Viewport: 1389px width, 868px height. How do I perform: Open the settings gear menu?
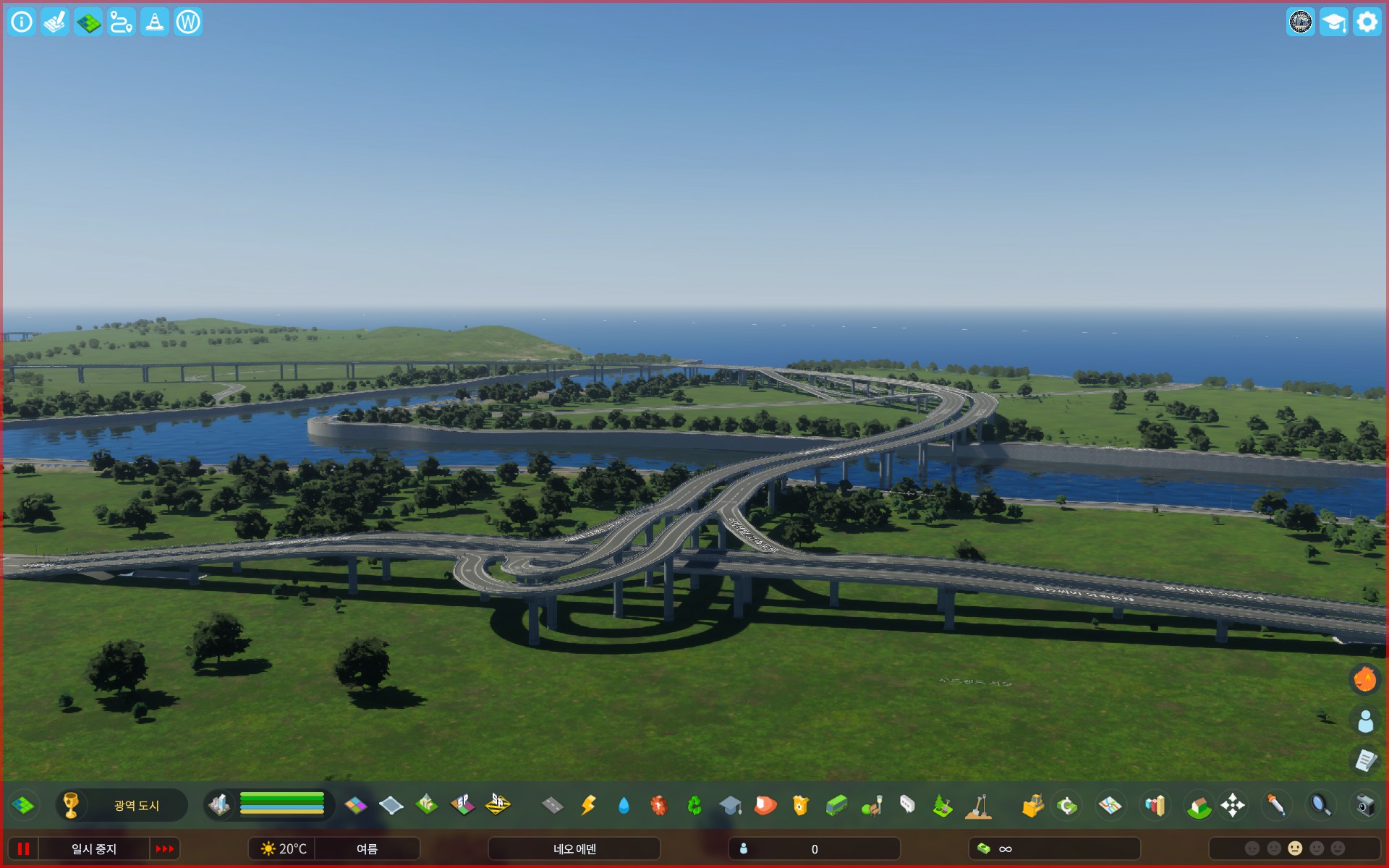click(1367, 22)
